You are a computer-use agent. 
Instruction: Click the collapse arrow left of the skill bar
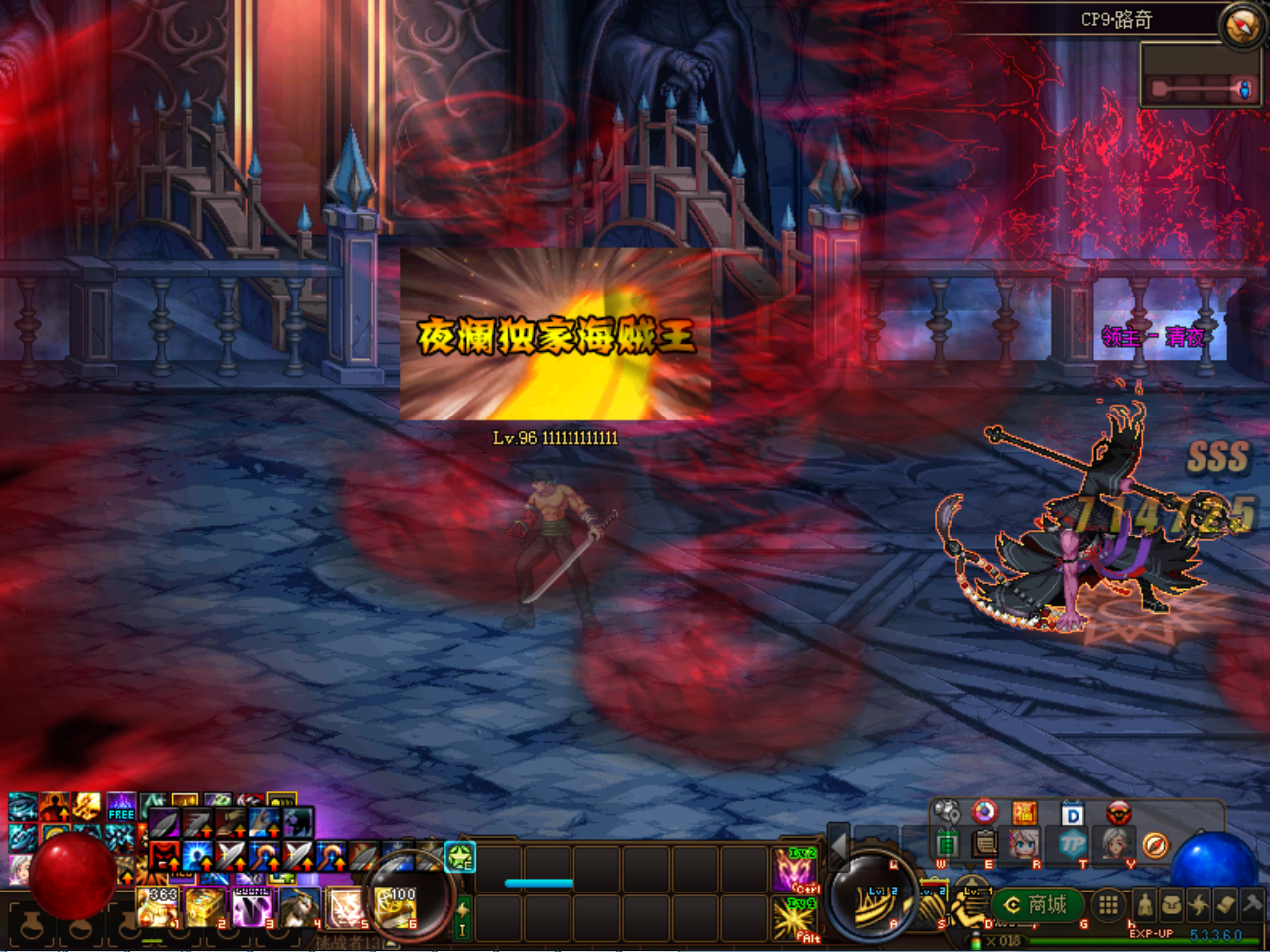[838, 846]
